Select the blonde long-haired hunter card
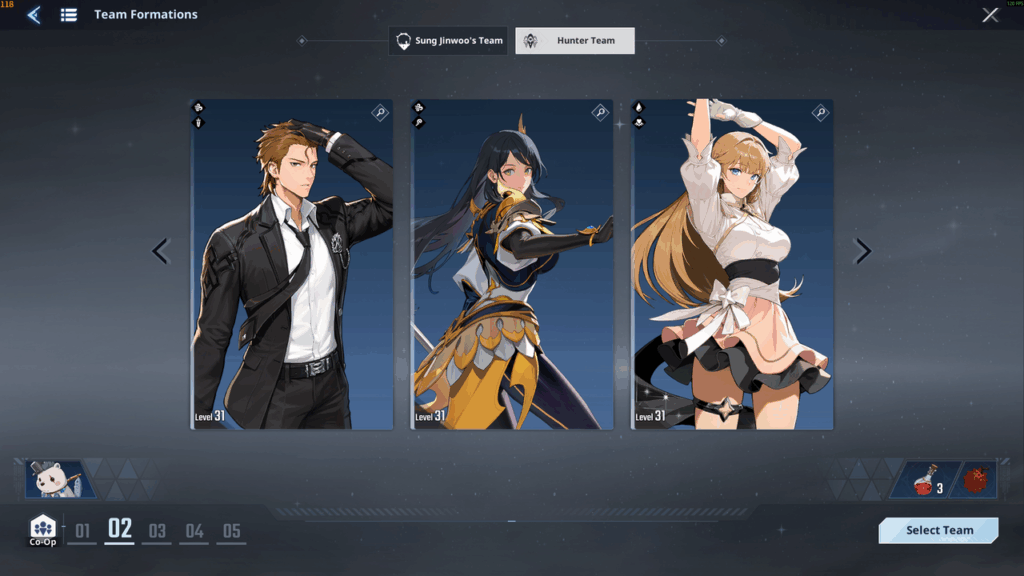This screenshot has height=576, width=1024. (732, 265)
